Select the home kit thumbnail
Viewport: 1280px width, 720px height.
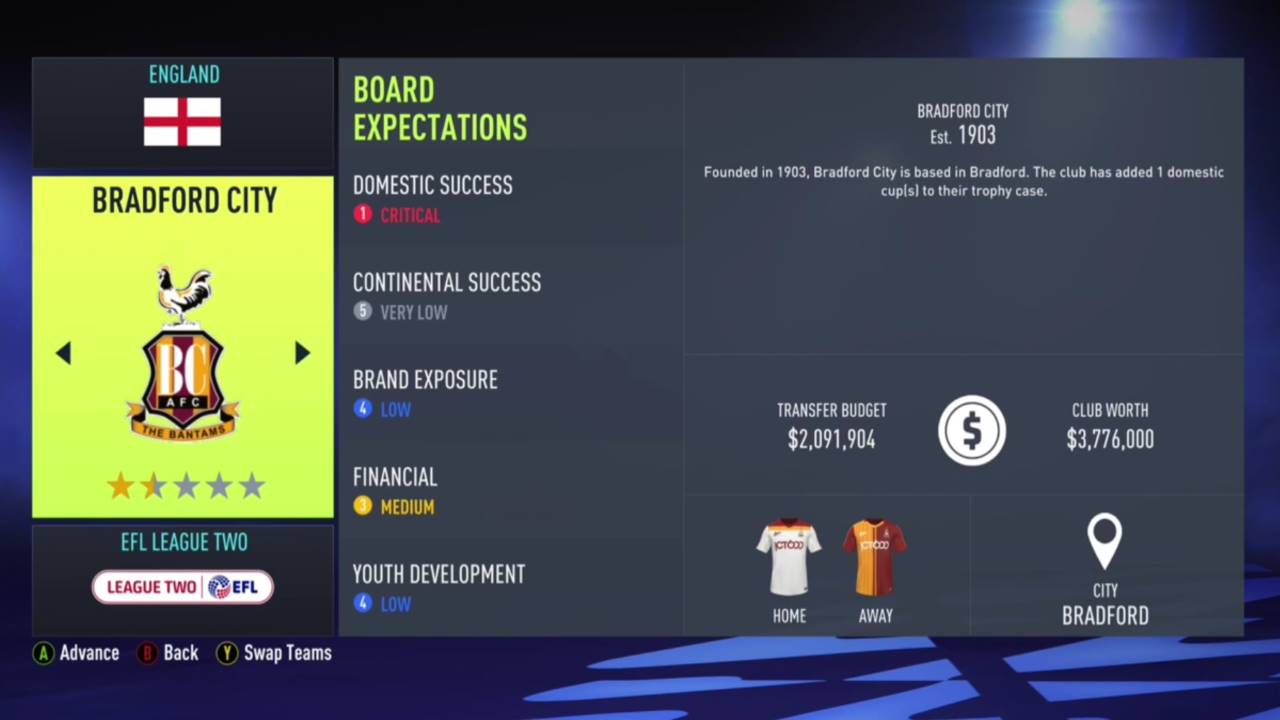point(789,555)
